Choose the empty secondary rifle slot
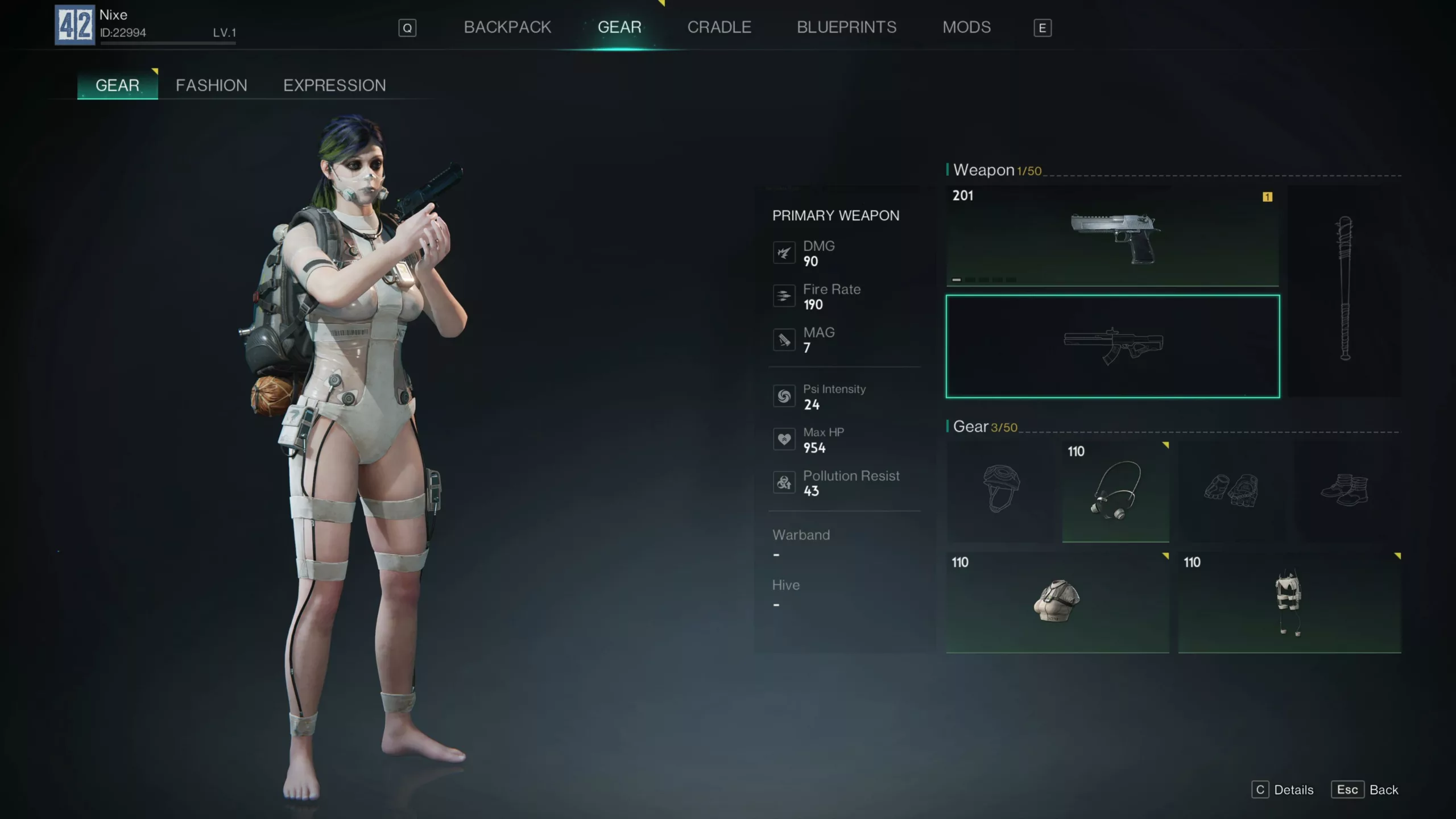Screen dimensions: 1456x819 coord(1112,346)
